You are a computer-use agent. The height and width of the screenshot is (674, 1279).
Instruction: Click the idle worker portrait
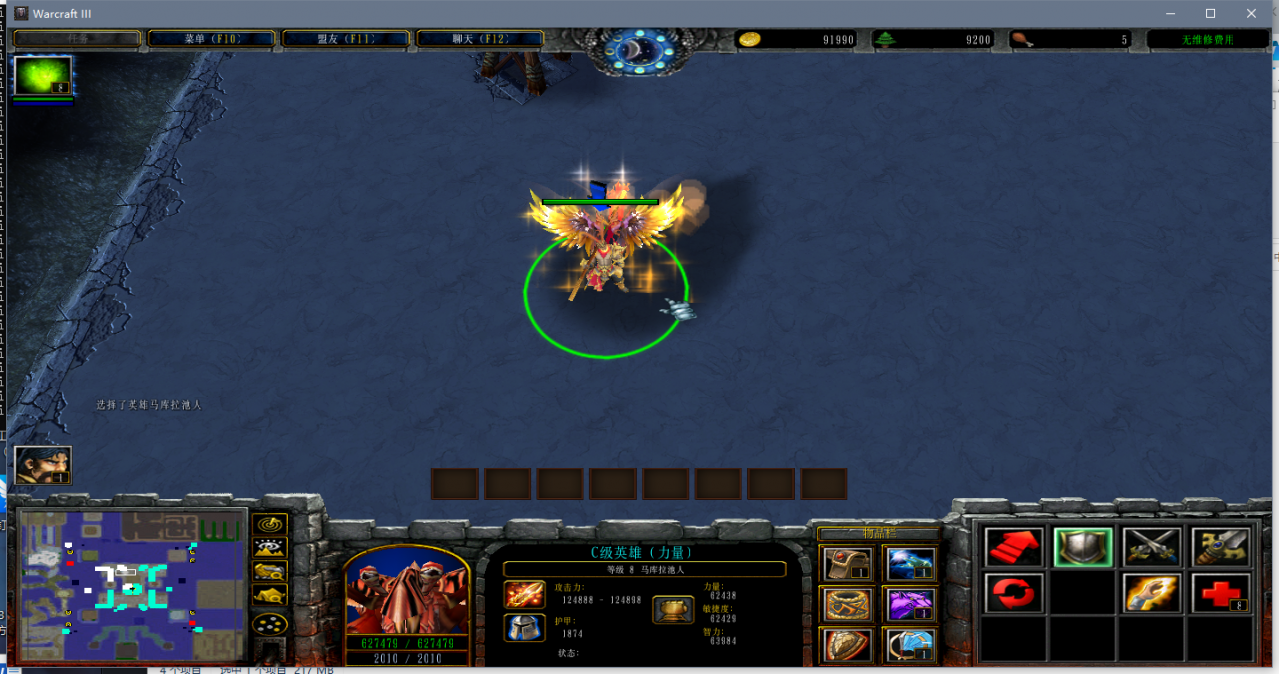point(43,465)
